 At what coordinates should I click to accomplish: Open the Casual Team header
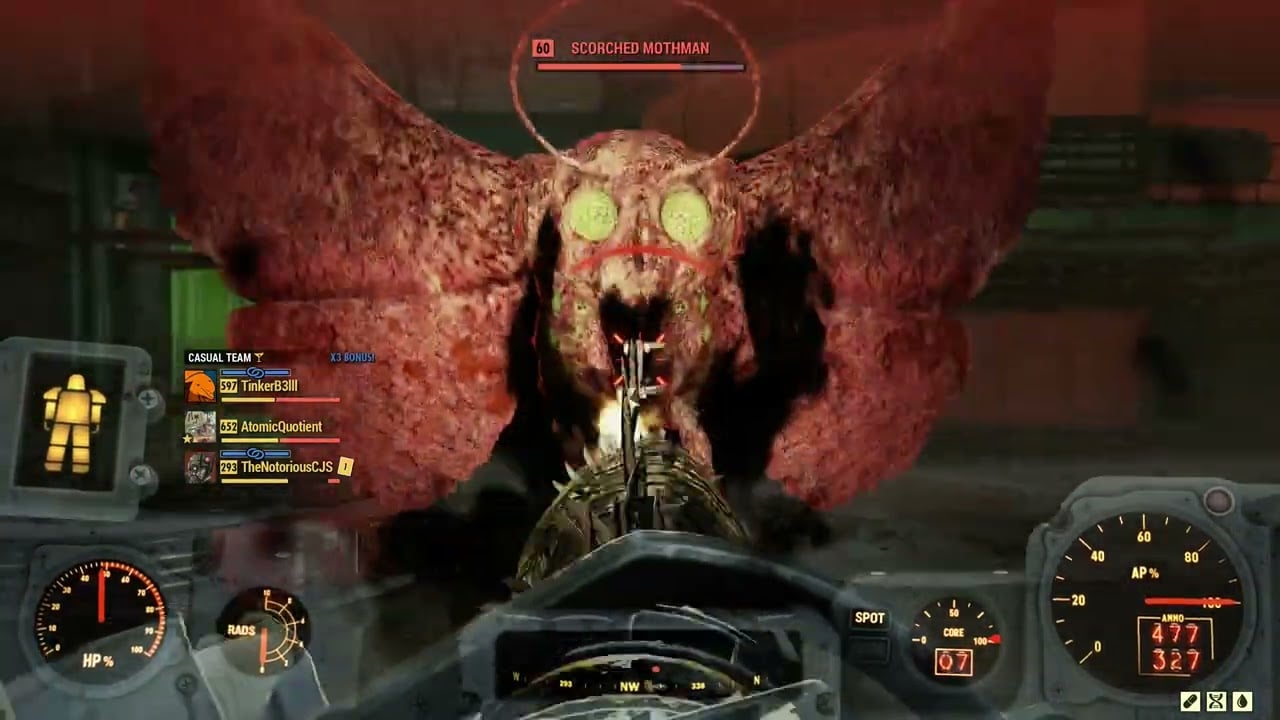tap(220, 357)
